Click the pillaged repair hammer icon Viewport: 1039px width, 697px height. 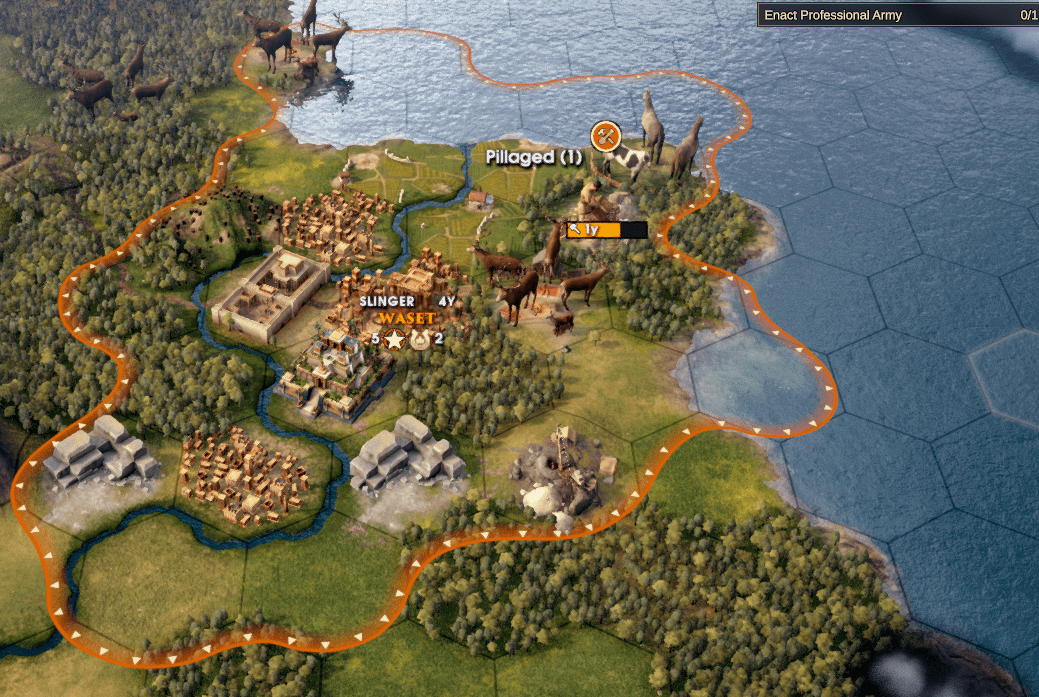coord(605,135)
